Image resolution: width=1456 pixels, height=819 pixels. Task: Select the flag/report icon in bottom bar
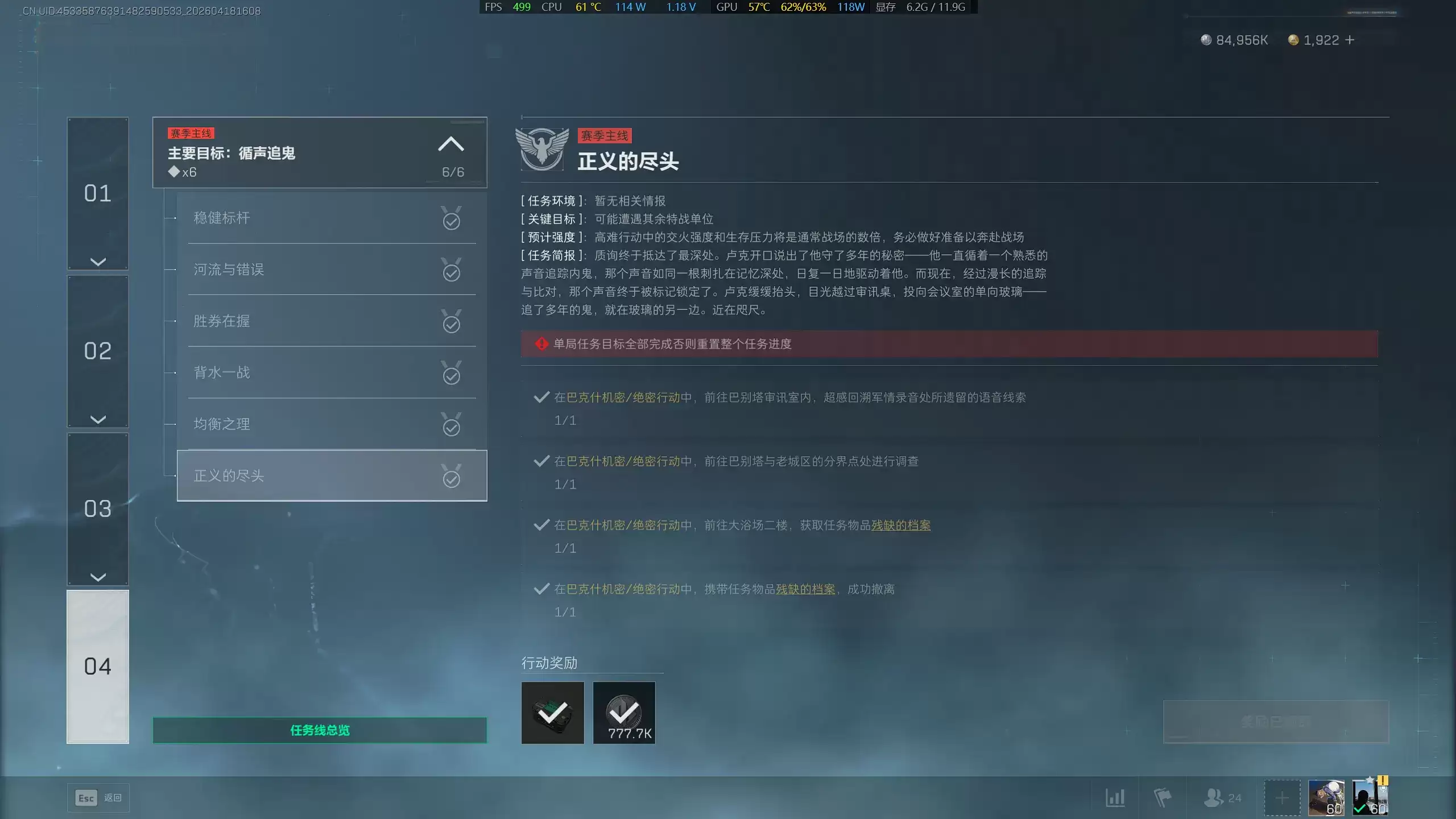pos(1162,797)
